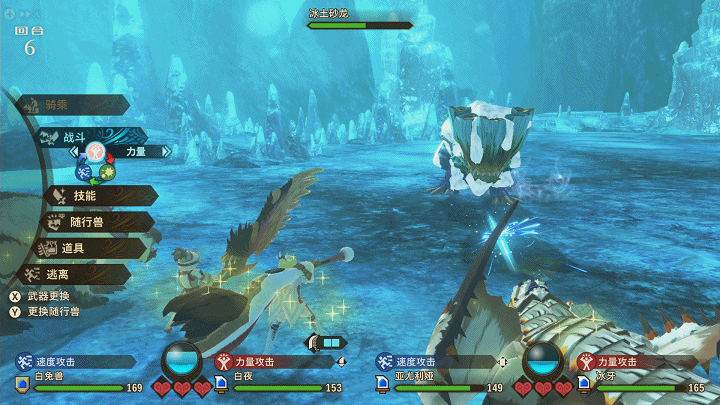
Task: Pick the red Power attack fist icon
Action: point(96,152)
